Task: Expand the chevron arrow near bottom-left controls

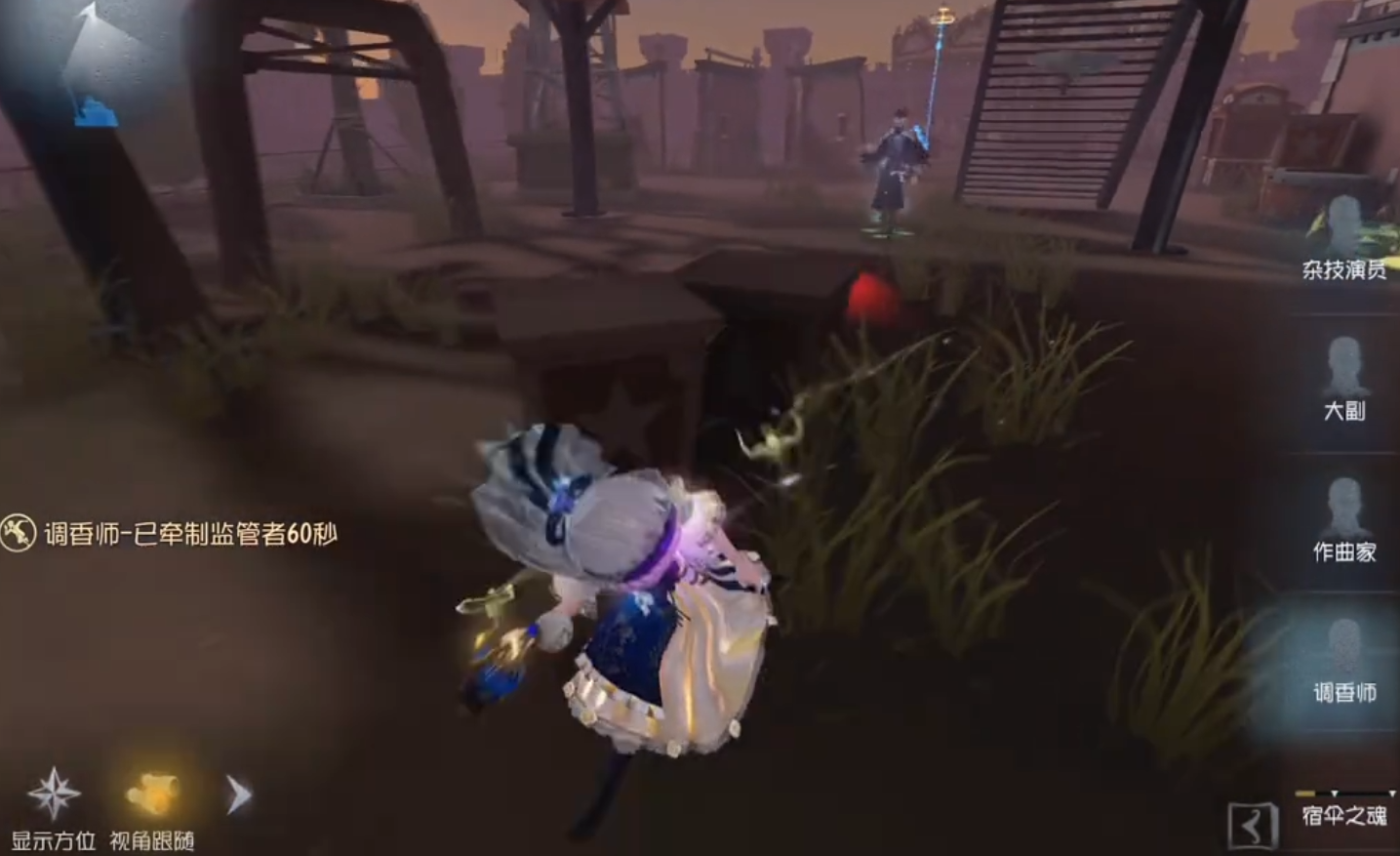Action: click(x=237, y=795)
